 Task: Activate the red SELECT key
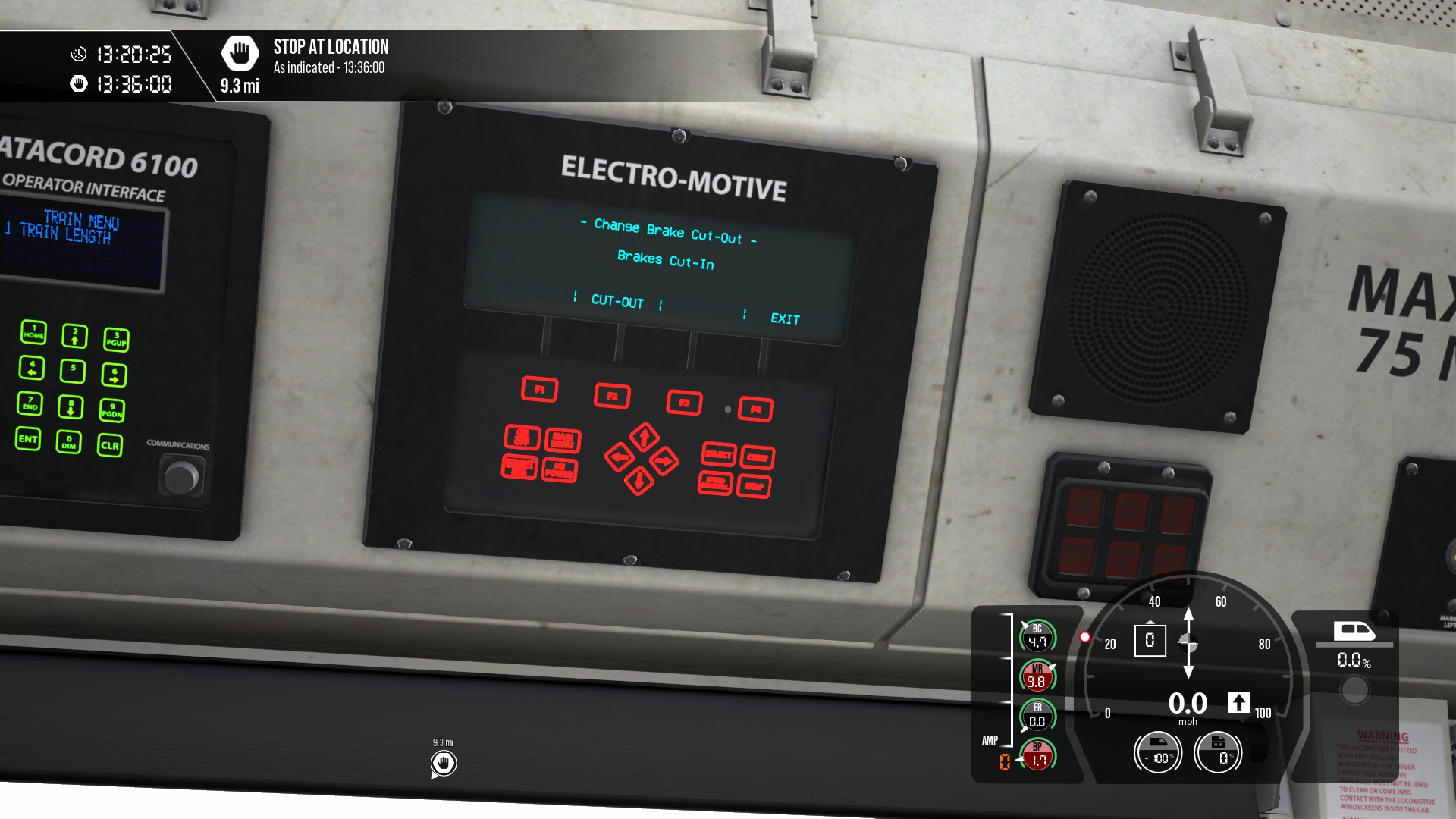coord(718,454)
